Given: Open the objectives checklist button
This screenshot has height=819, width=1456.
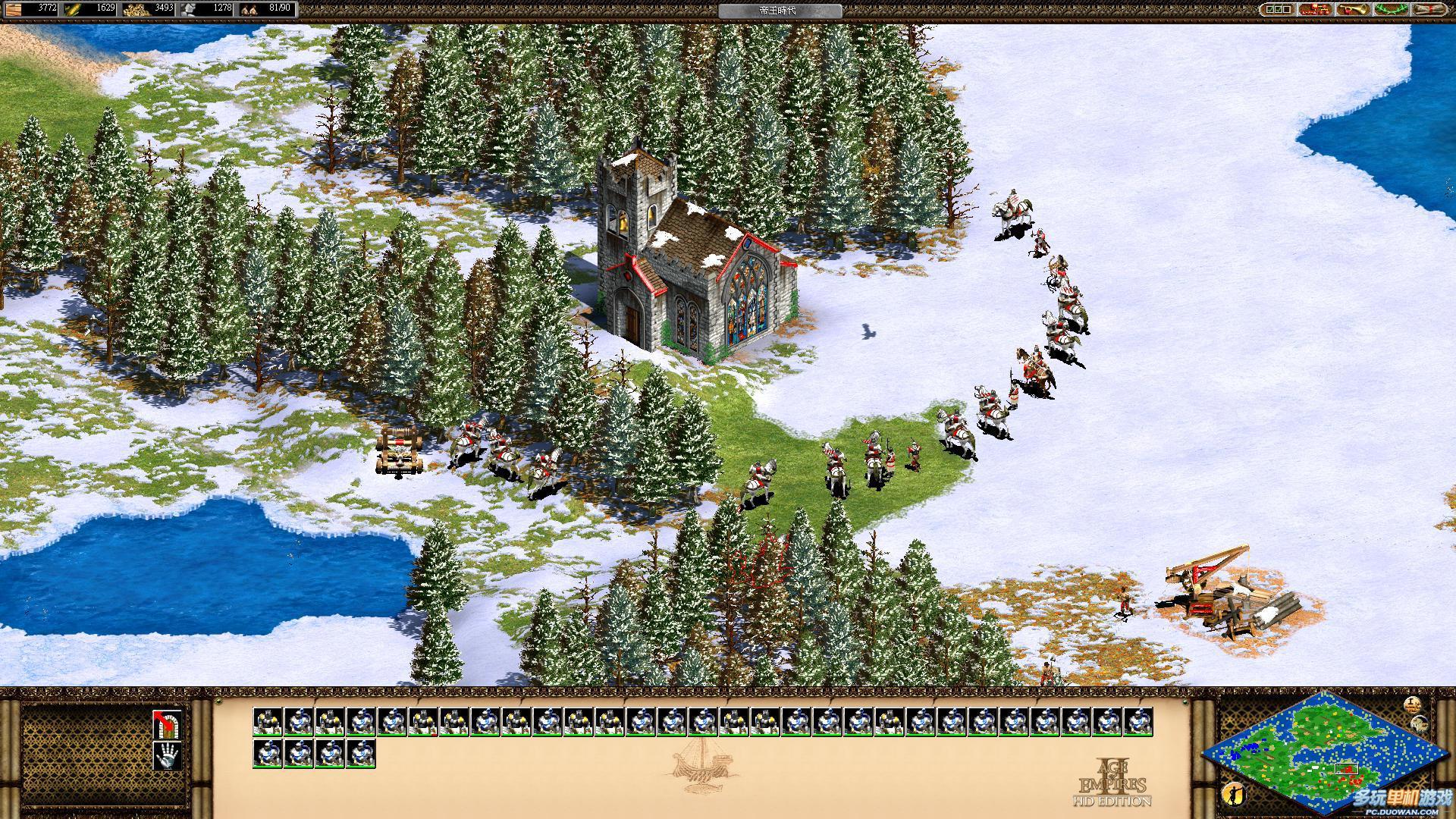Looking at the screenshot, I should click(x=1279, y=10).
